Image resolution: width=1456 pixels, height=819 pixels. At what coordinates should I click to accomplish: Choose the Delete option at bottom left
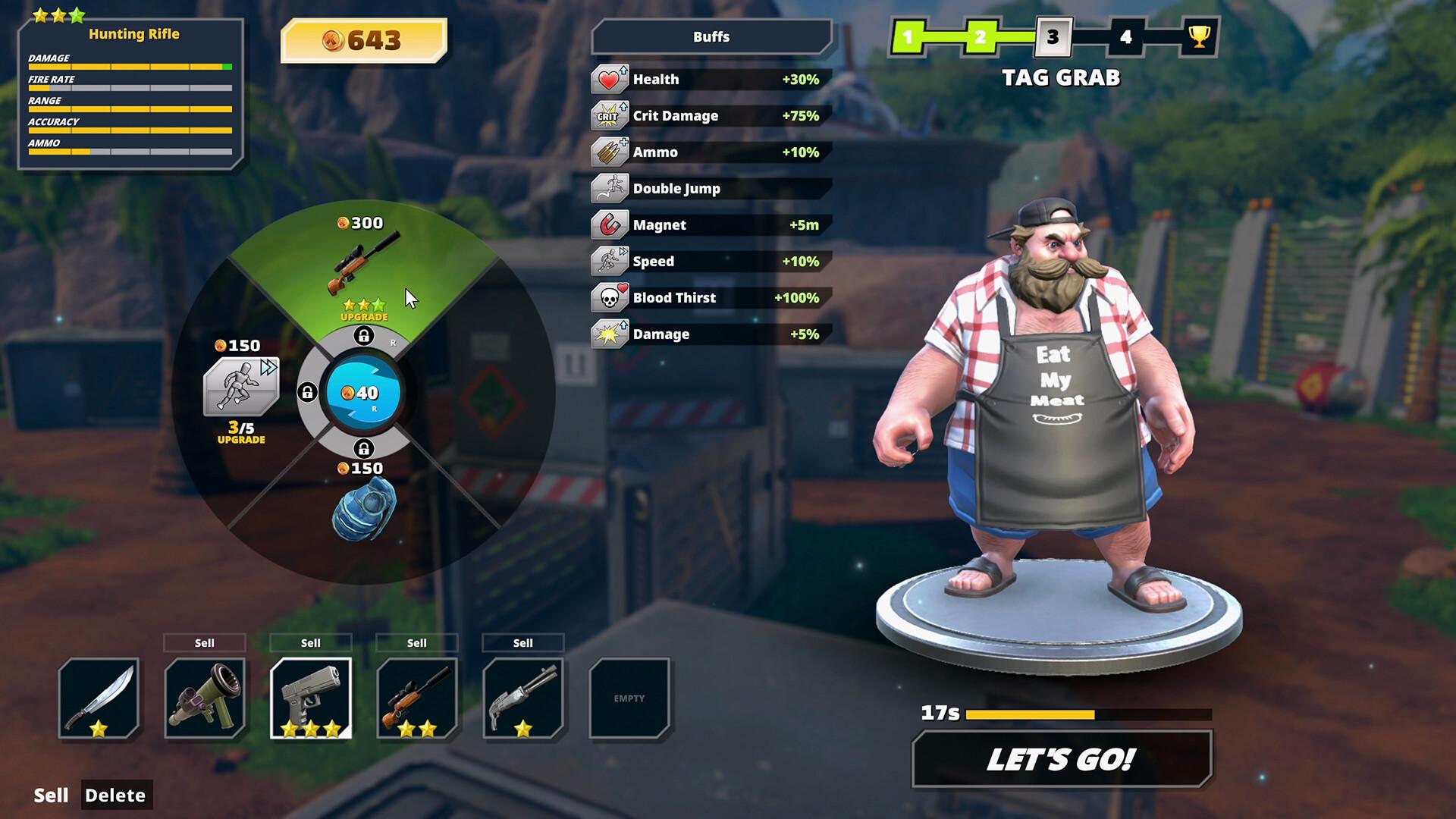[116, 795]
